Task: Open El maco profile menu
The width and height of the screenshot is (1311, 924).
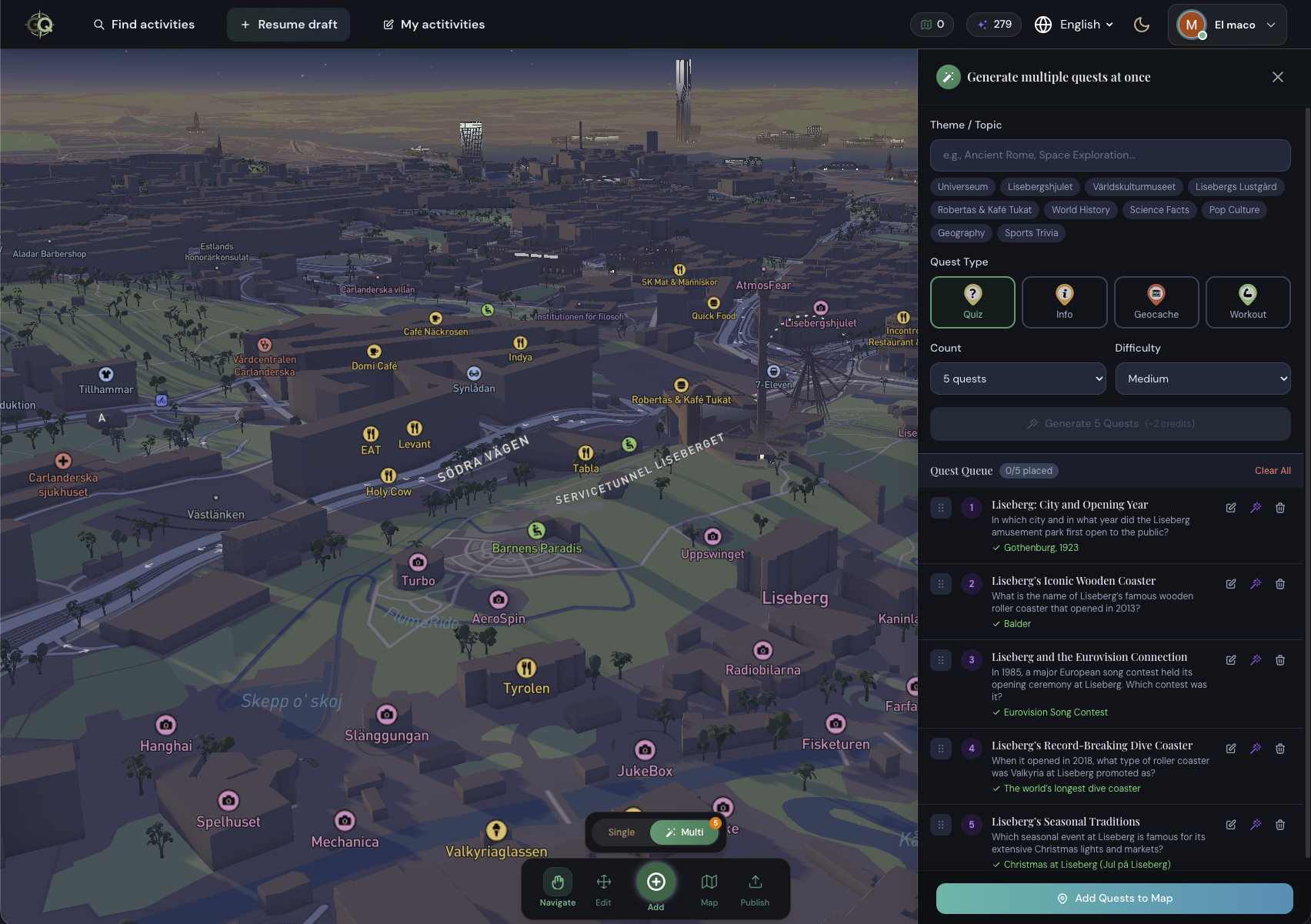Action: tap(1227, 25)
